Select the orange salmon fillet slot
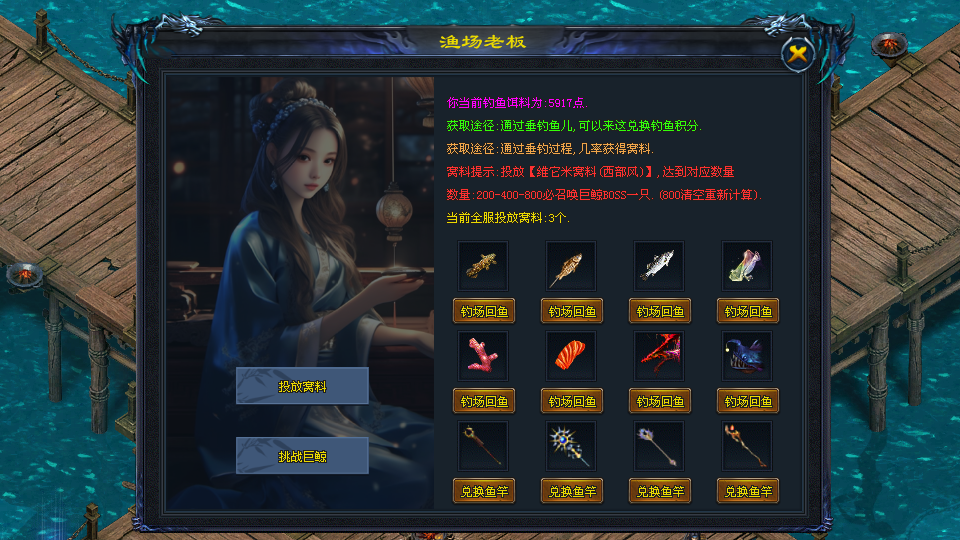Screen dimensions: 960x540 coord(572,355)
